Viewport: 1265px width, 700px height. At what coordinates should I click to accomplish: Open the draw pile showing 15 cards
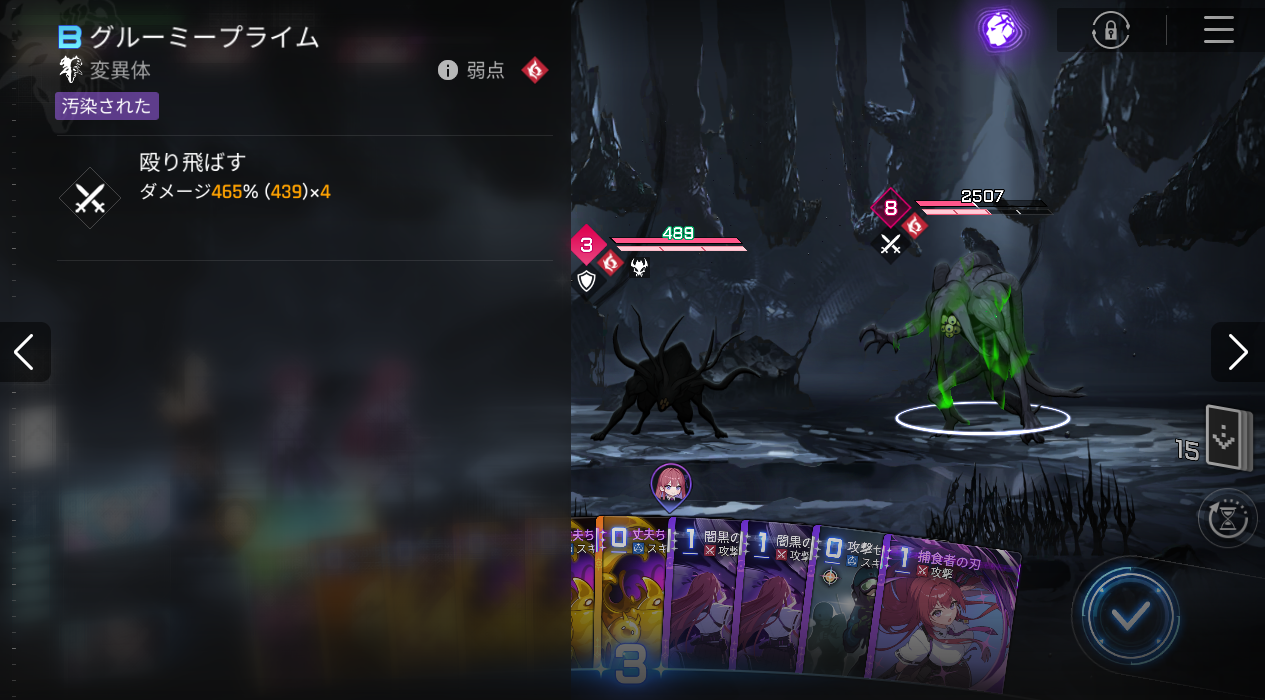click(1228, 438)
